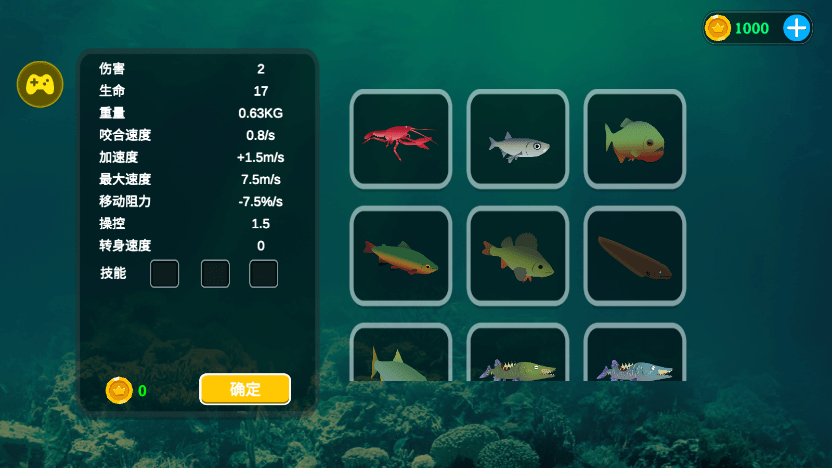Open the yellow gamepad icon menu
This screenshot has height=468, width=832.
tap(40, 84)
